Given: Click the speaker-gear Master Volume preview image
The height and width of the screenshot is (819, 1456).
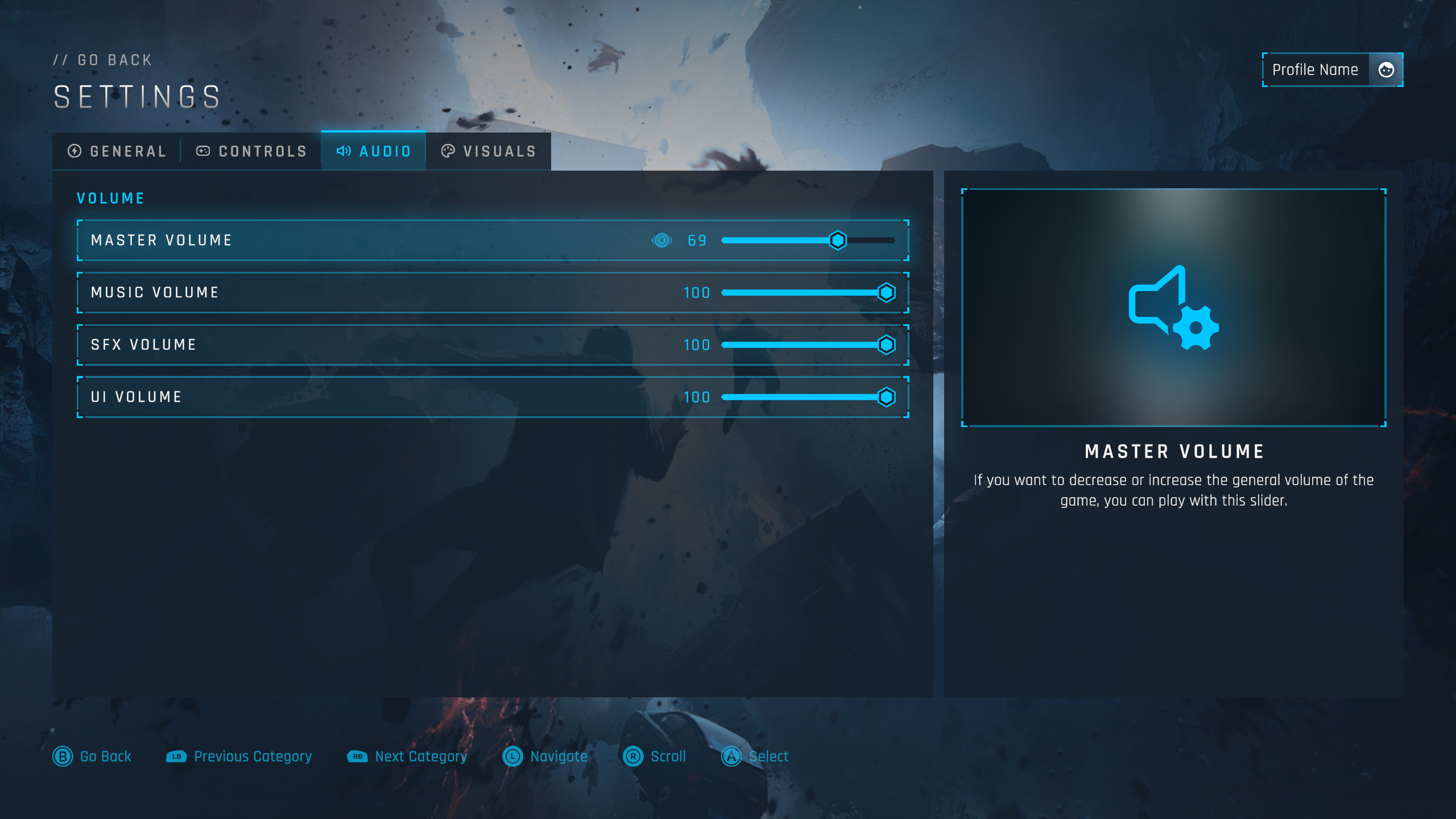Looking at the screenshot, I should tap(1173, 308).
